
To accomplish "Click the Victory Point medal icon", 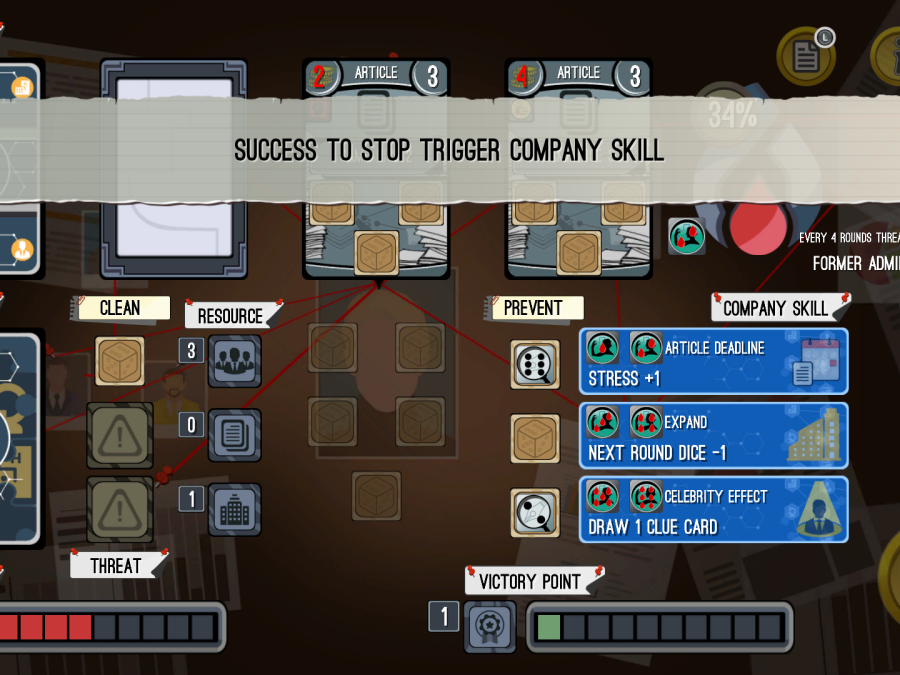I will click(x=491, y=627).
